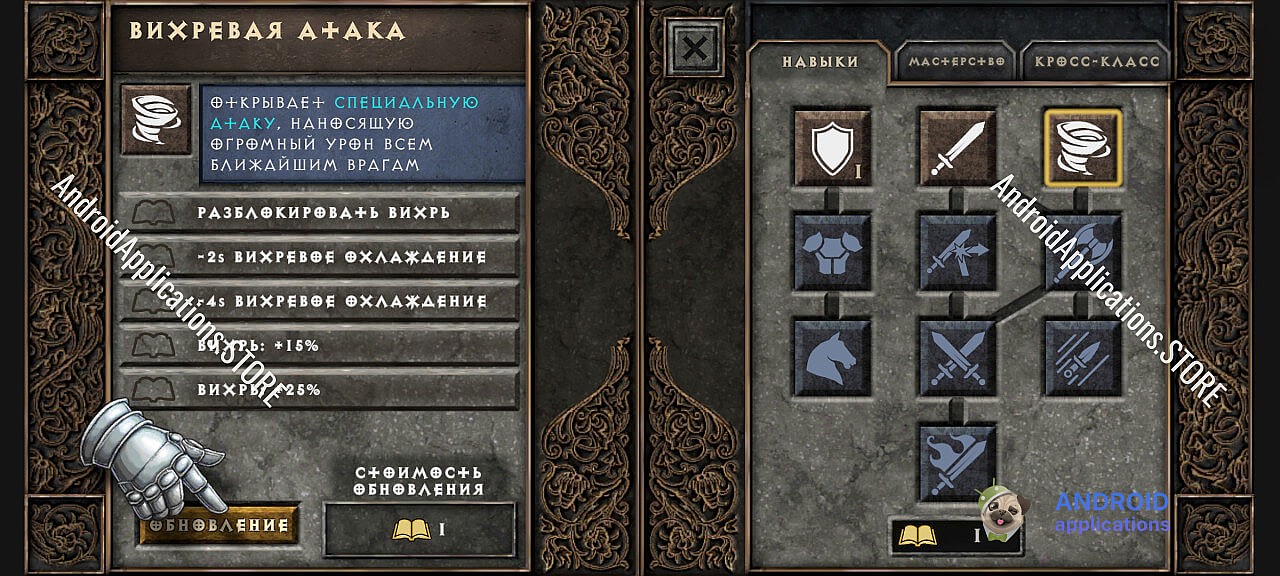This screenshot has height=576, width=1280.
Task: Choose the -4s вихревое охлаждение row
Action: tap(320, 301)
